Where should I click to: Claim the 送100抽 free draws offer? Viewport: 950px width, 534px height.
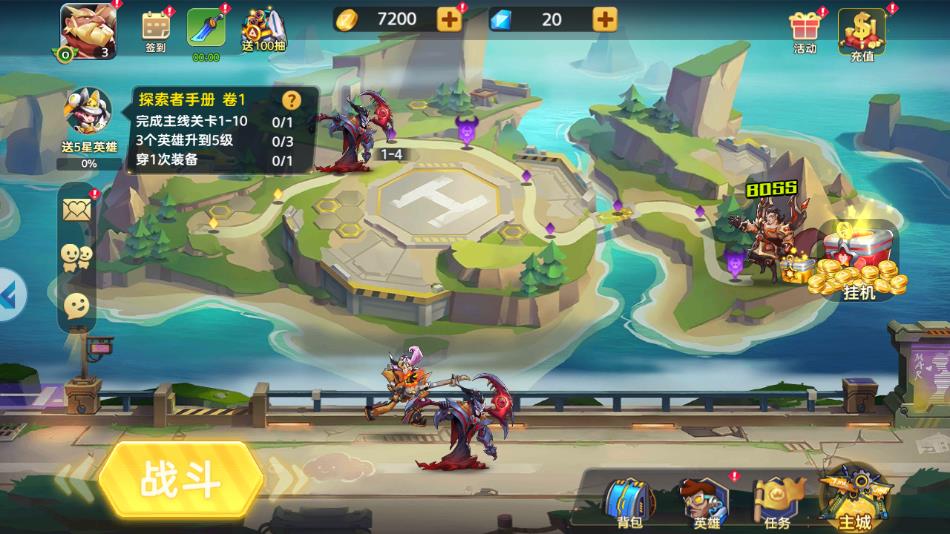pos(260,30)
